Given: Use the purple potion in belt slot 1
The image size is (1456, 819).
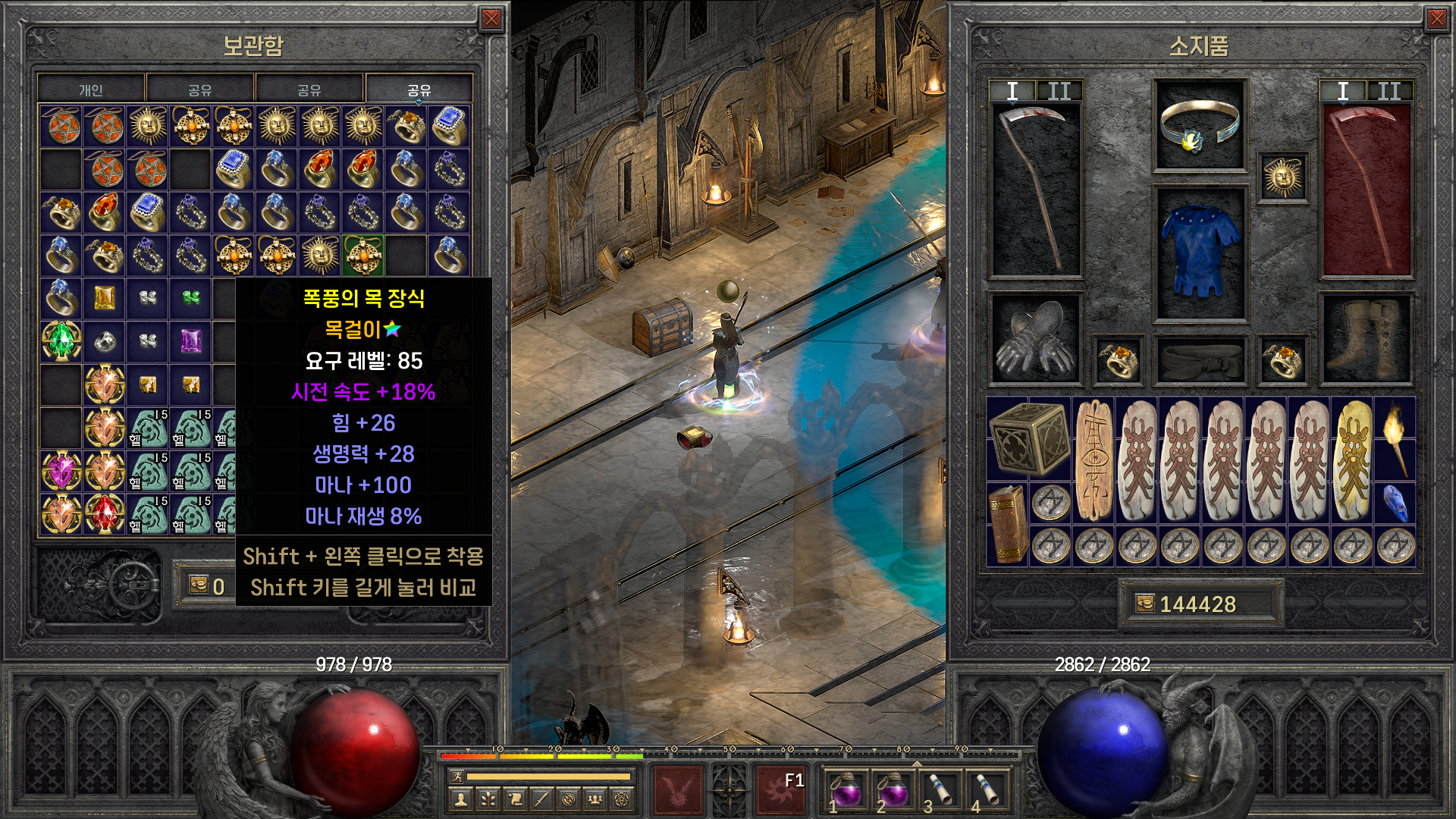Looking at the screenshot, I should point(846,790).
